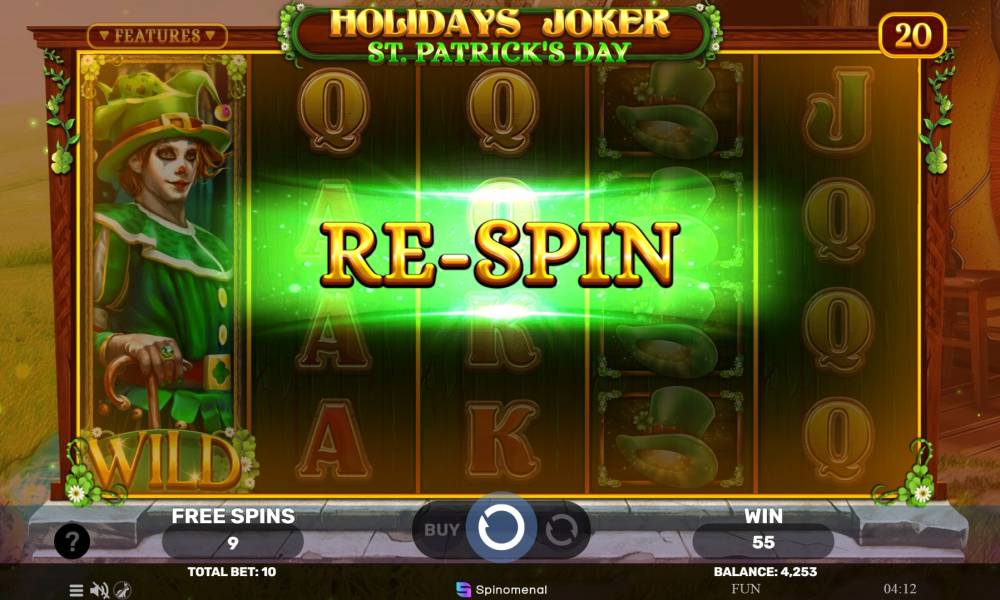Viewport: 1000px width, 600px height.
Task: Click the Buy feature button
Action: click(x=441, y=529)
